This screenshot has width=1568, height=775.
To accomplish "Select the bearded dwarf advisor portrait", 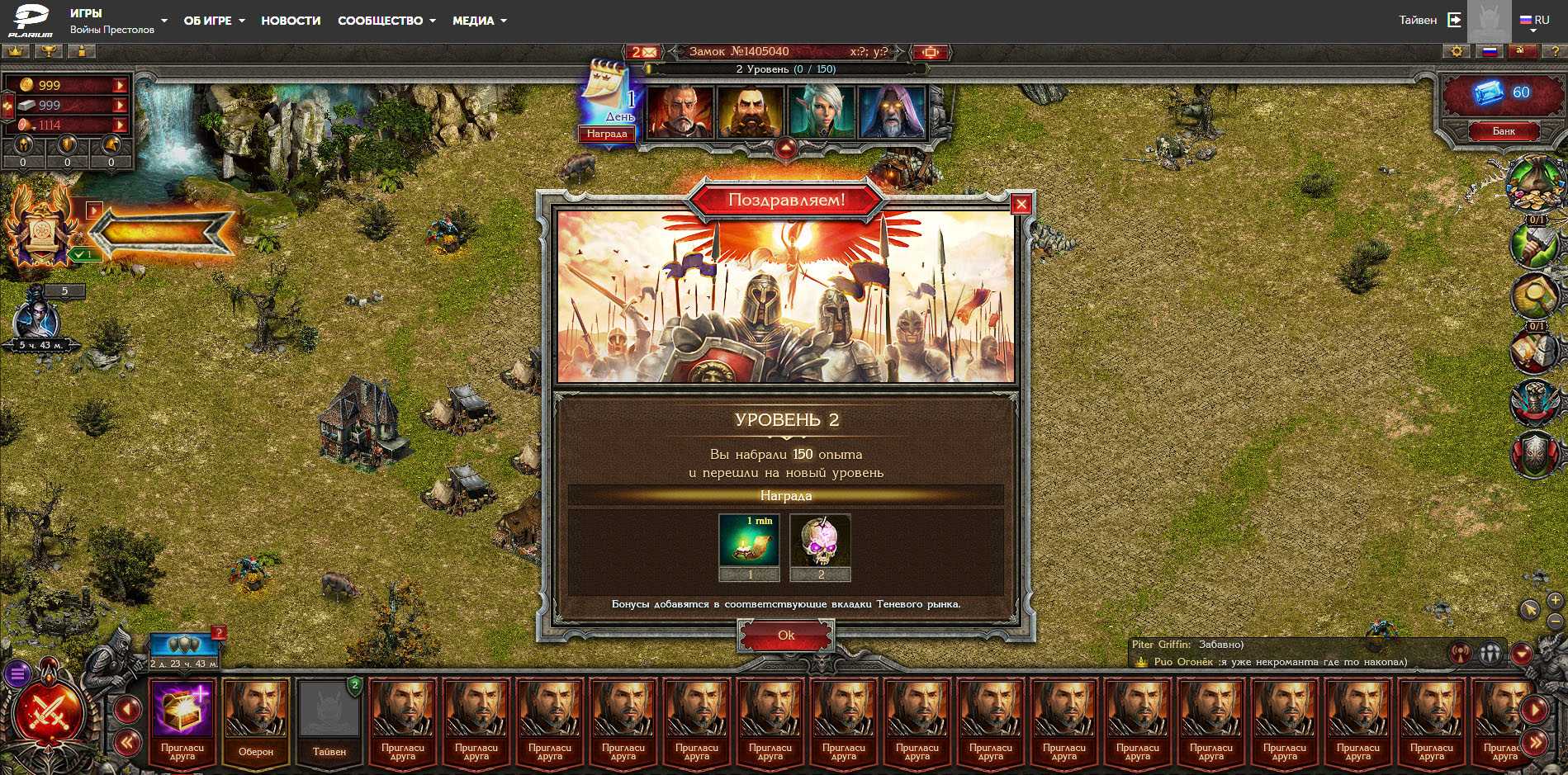I will 750,111.
